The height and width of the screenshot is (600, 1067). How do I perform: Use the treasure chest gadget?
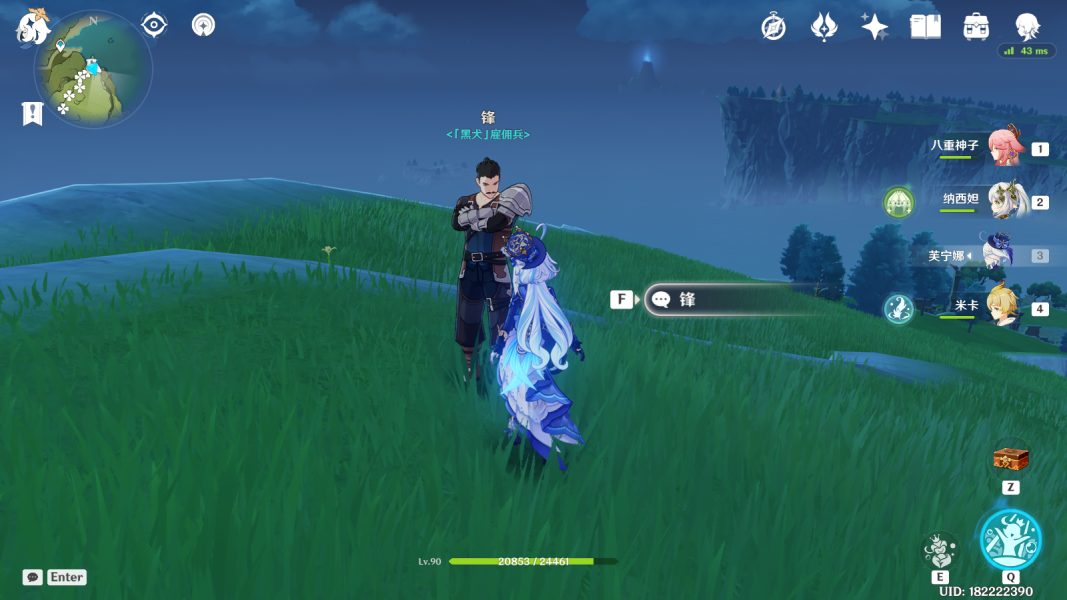point(1010,460)
